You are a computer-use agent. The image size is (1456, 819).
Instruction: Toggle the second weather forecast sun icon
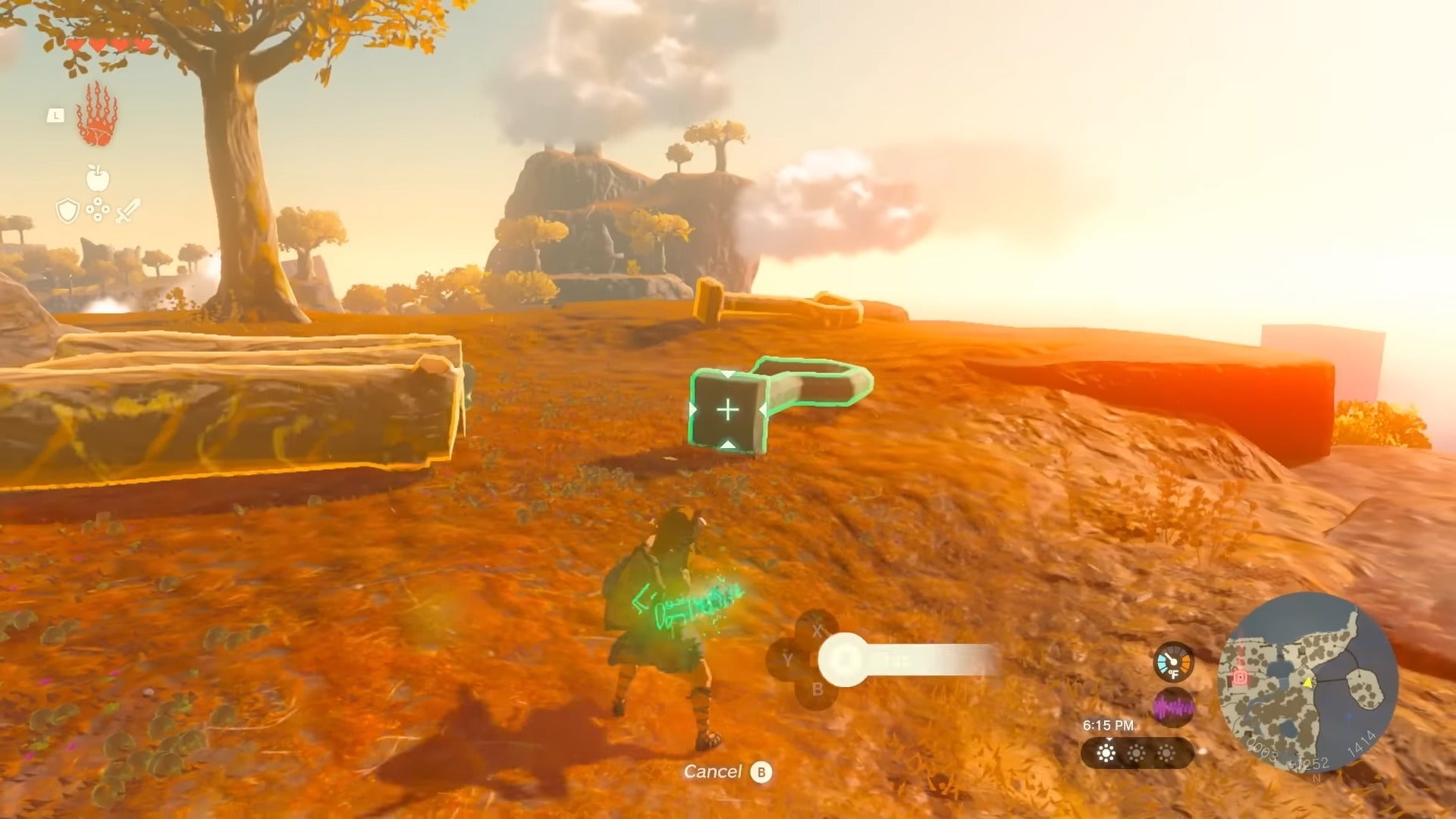pos(1136,754)
